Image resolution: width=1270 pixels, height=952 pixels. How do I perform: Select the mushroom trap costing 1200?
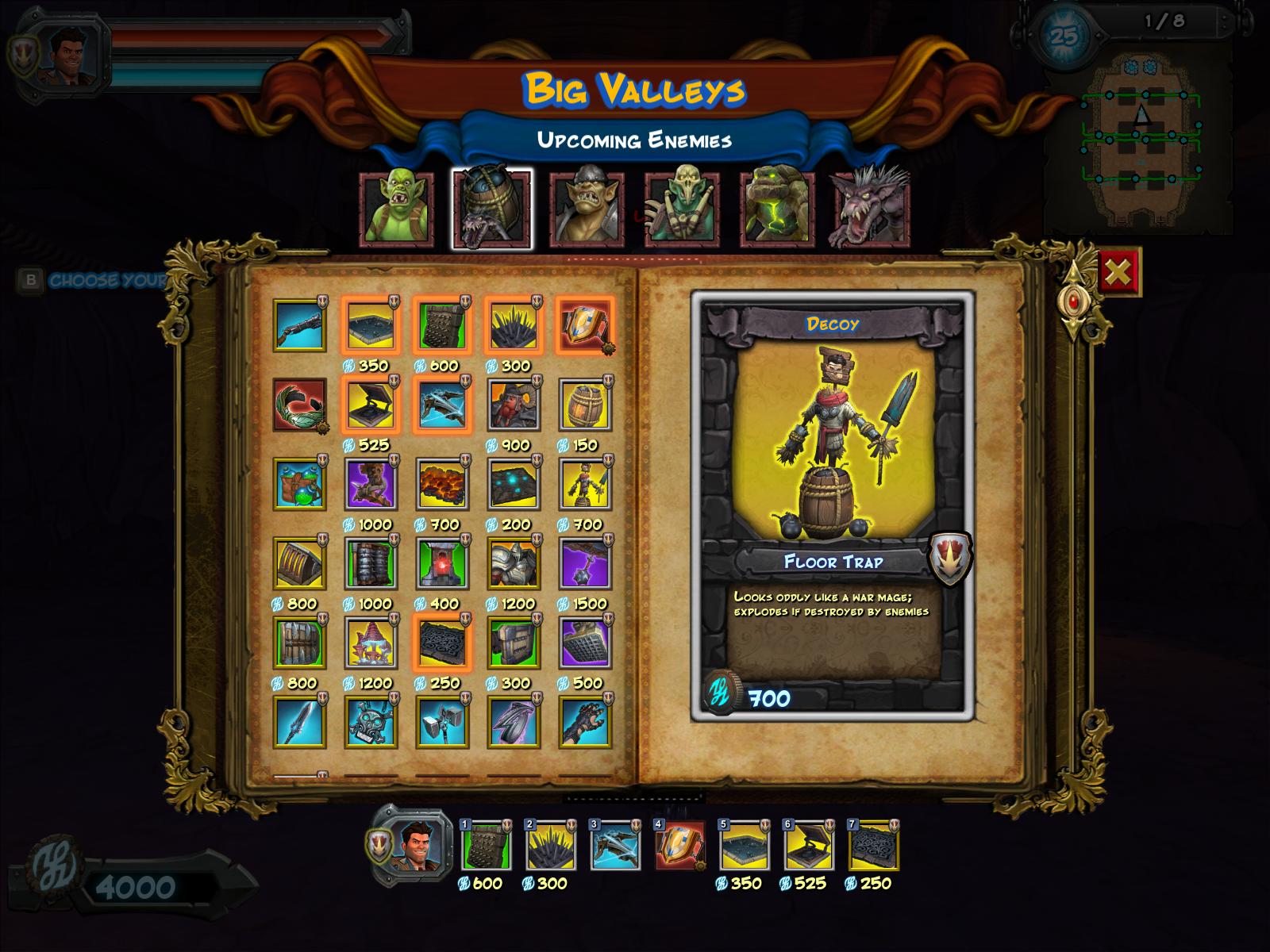[x=371, y=643]
